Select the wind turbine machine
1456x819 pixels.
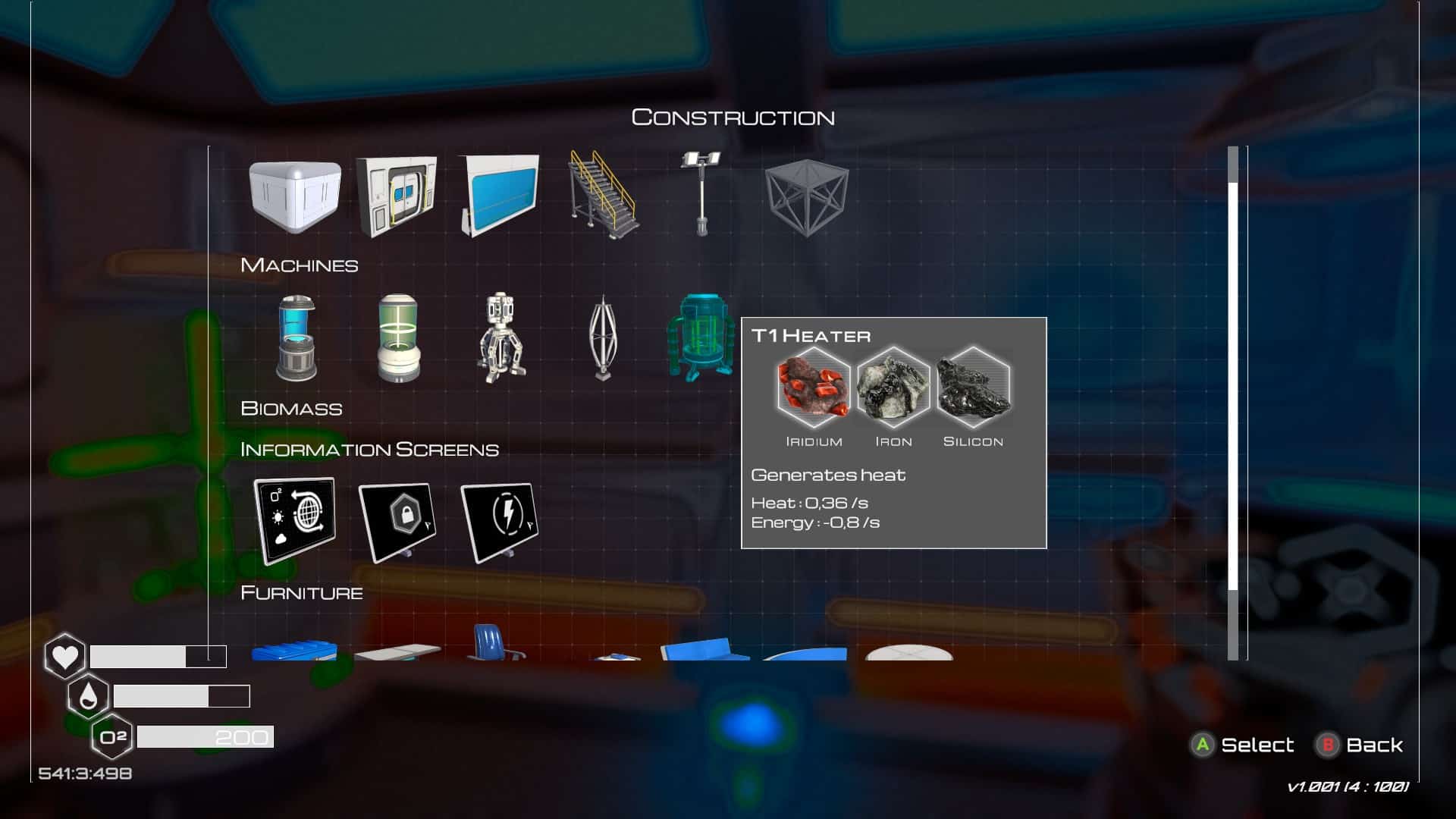[x=603, y=338]
